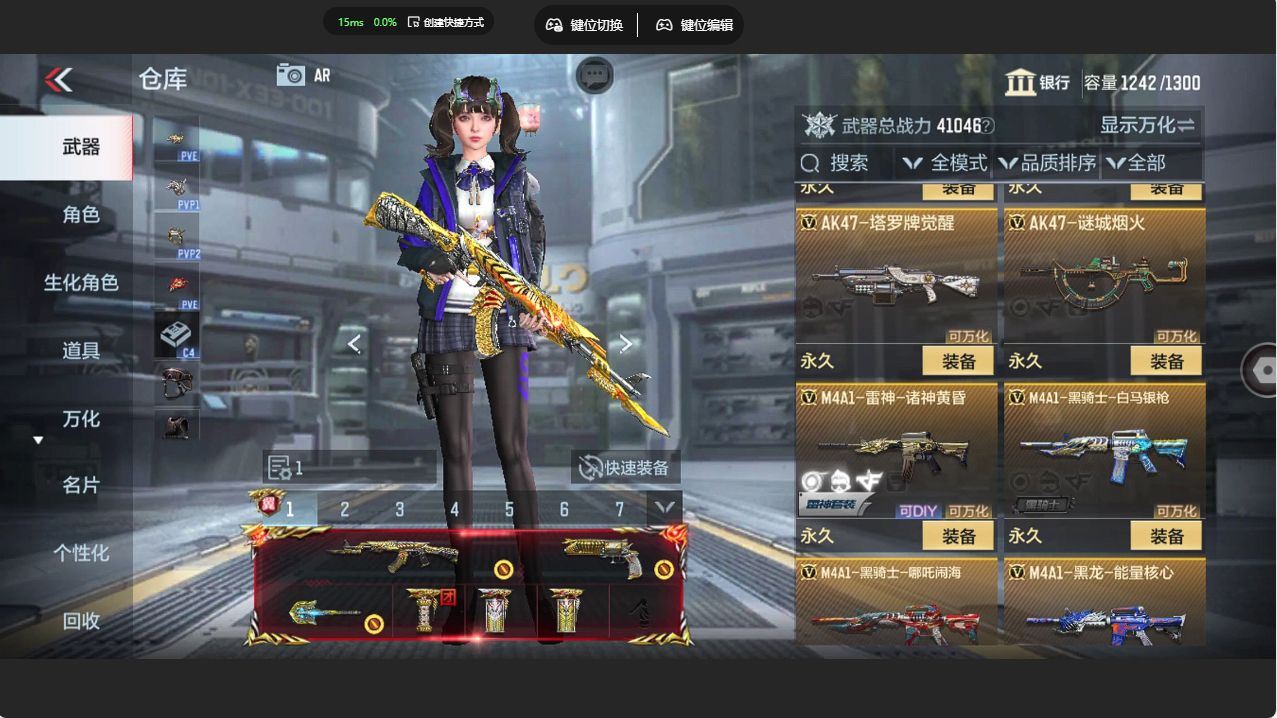Open the 万化 tab
The height and width of the screenshot is (718, 1277).
tap(81, 418)
